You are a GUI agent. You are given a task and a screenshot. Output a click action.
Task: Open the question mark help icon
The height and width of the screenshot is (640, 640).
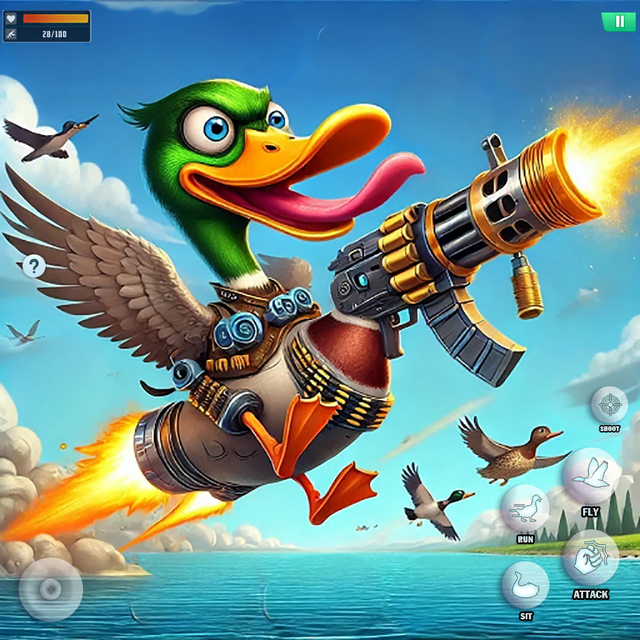tap(34, 265)
